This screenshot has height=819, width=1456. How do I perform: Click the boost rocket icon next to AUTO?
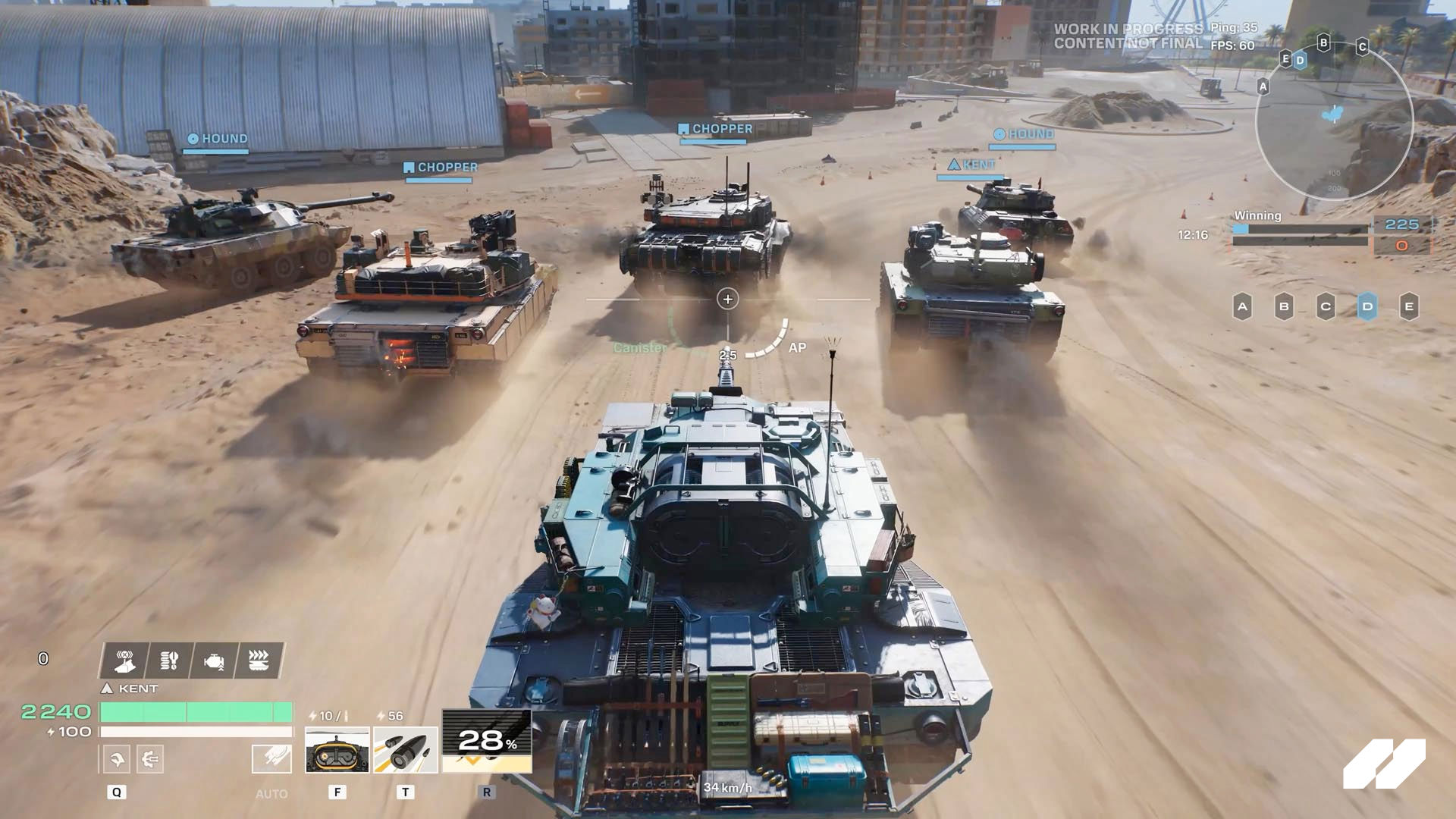(x=273, y=758)
